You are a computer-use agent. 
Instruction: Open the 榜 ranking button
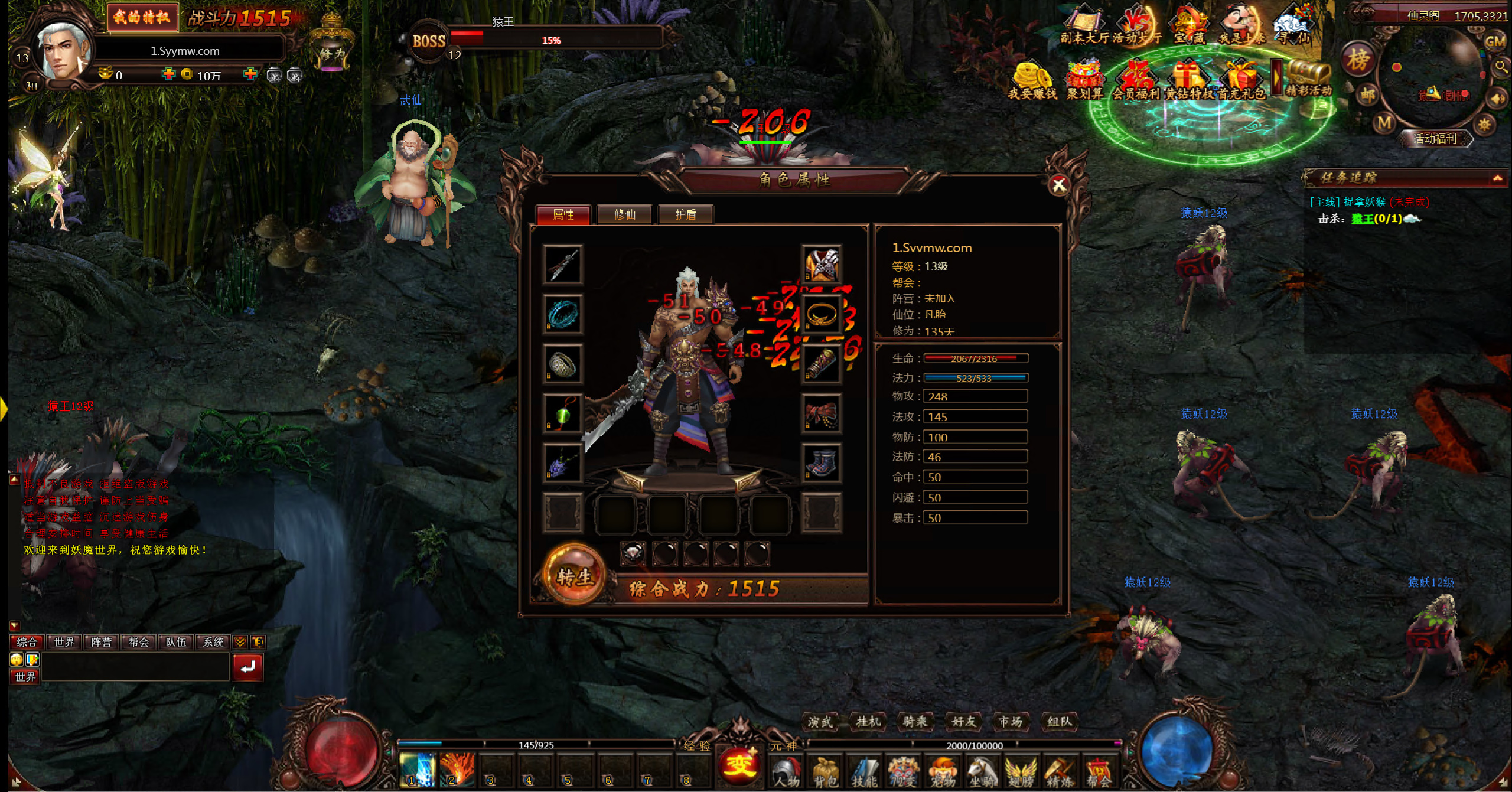coord(1358,59)
